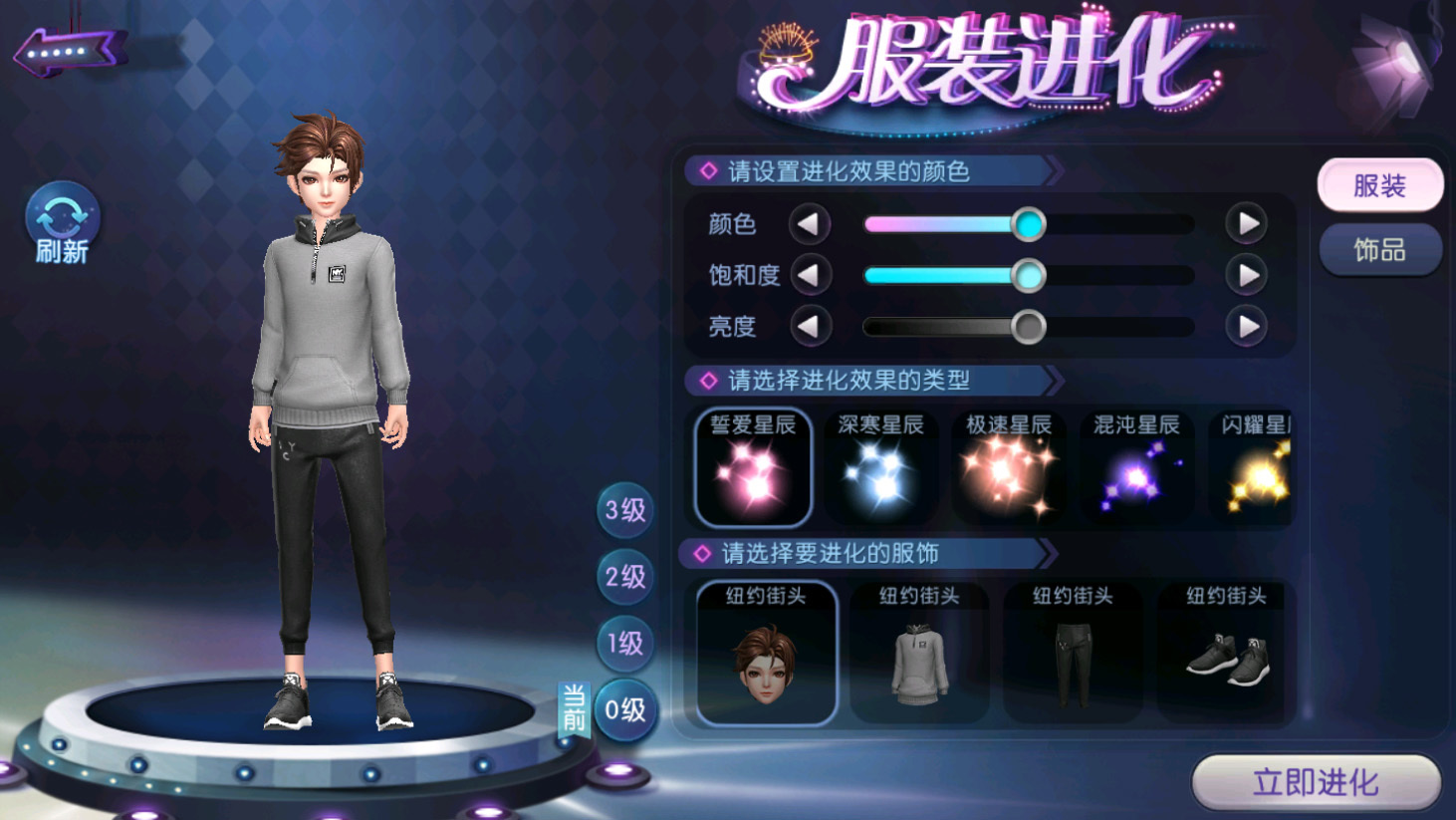
Task: Choose the 深寒星辰 blue effect
Action: click(880, 467)
